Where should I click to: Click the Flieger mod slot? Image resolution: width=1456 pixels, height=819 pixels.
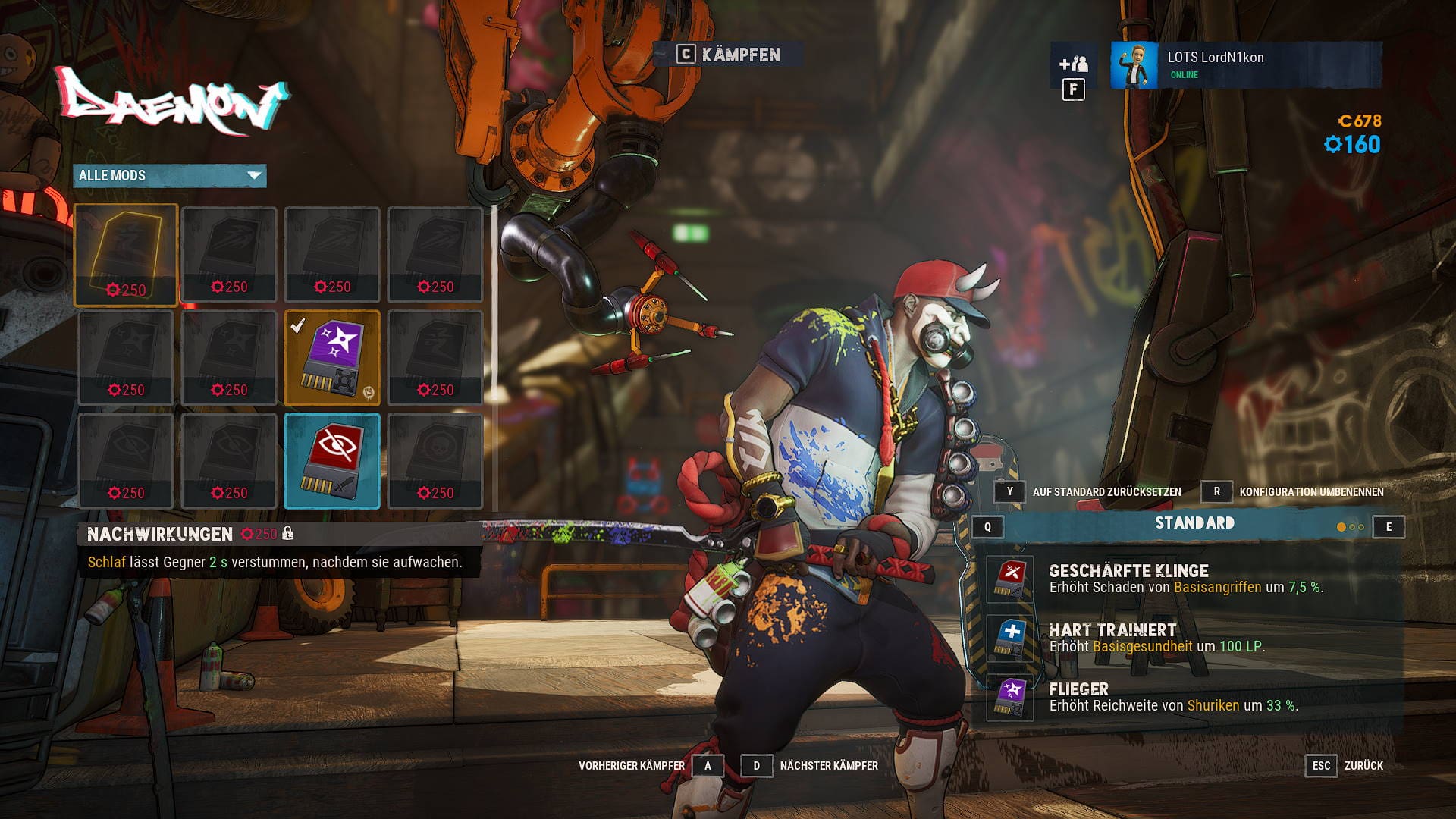(x=1010, y=697)
